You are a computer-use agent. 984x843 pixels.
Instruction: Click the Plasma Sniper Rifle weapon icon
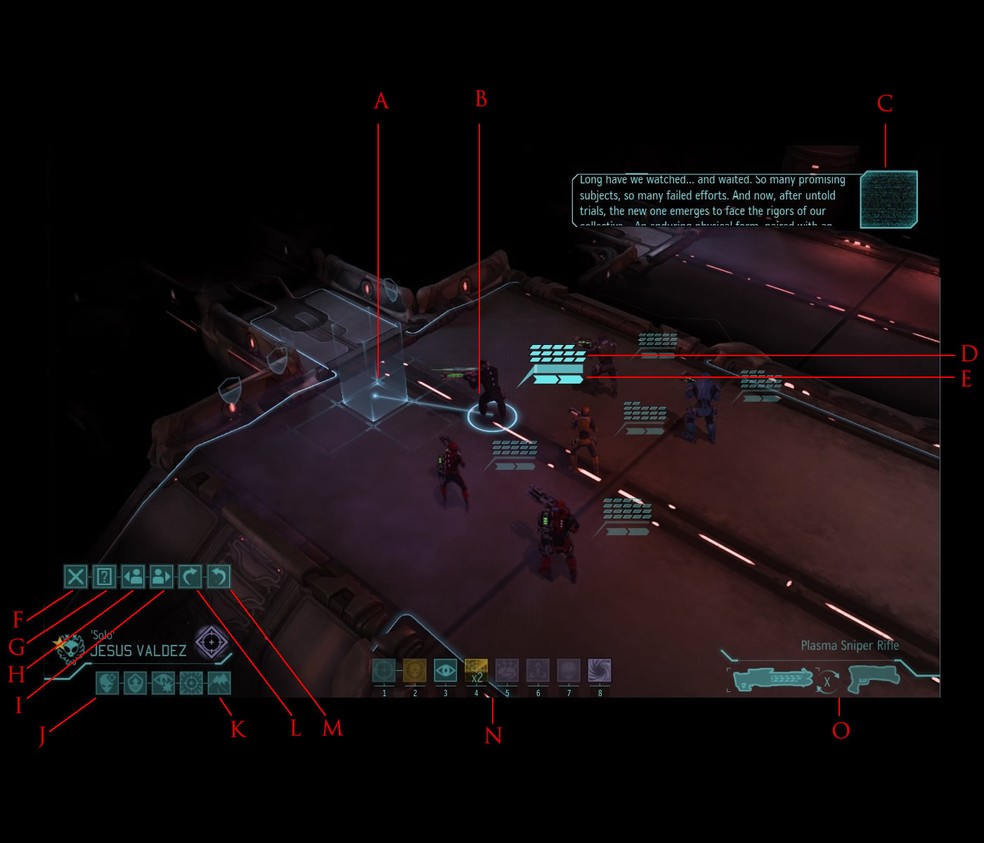click(x=776, y=679)
